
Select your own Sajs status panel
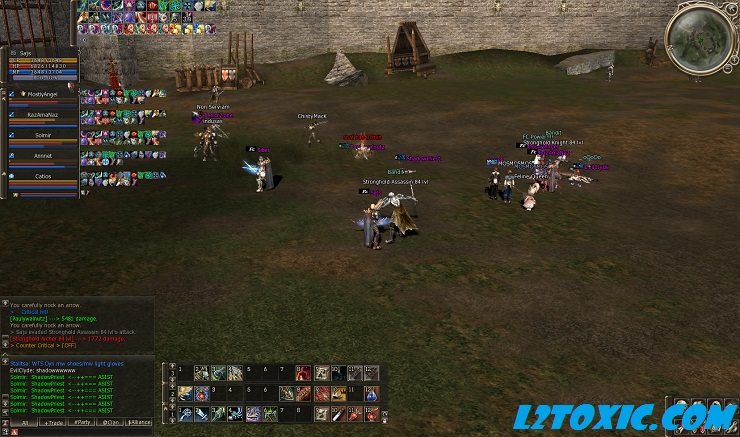coord(40,62)
